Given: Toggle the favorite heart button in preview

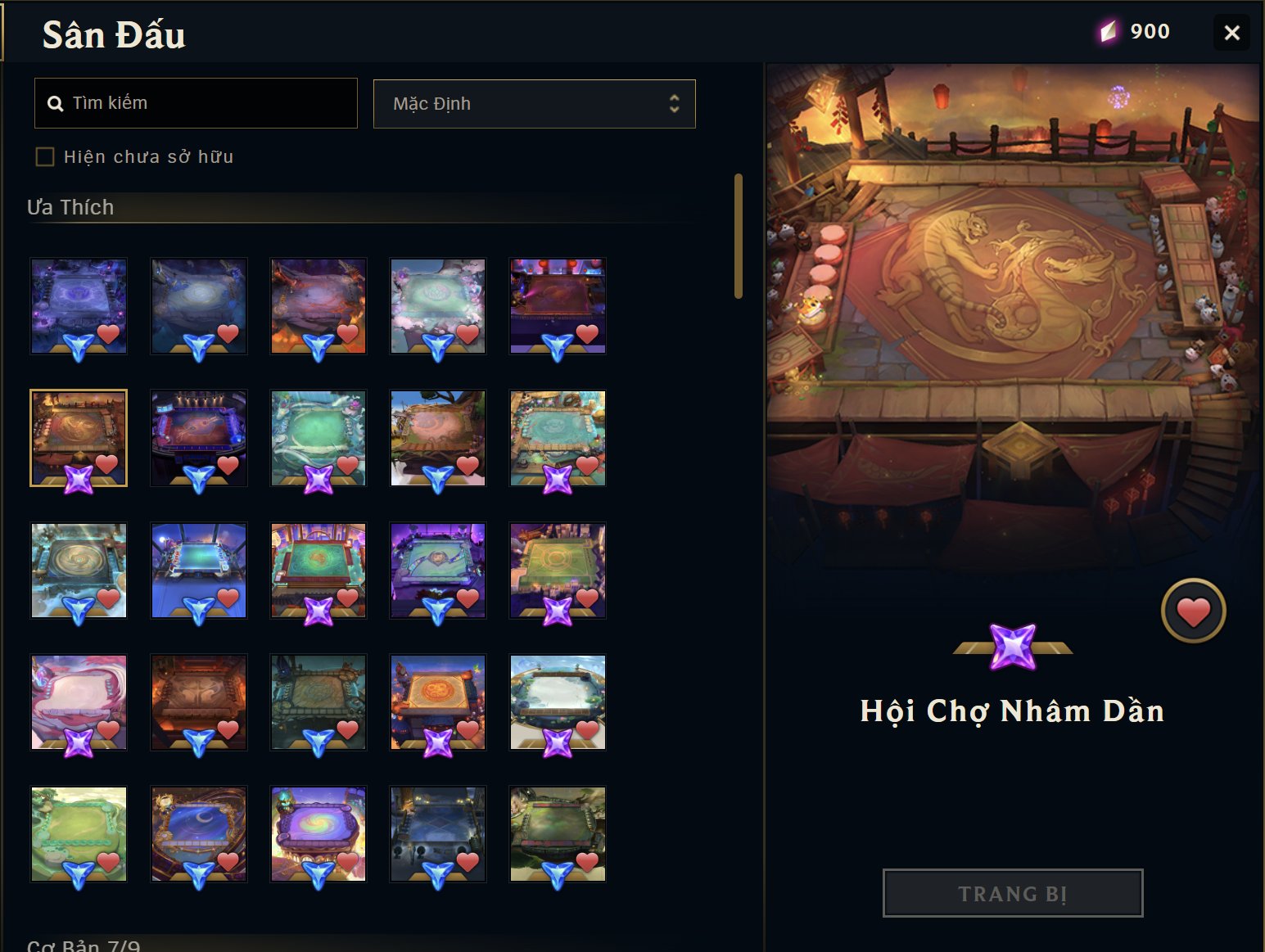Looking at the screenshot, I should click(x=1193, y=611).
